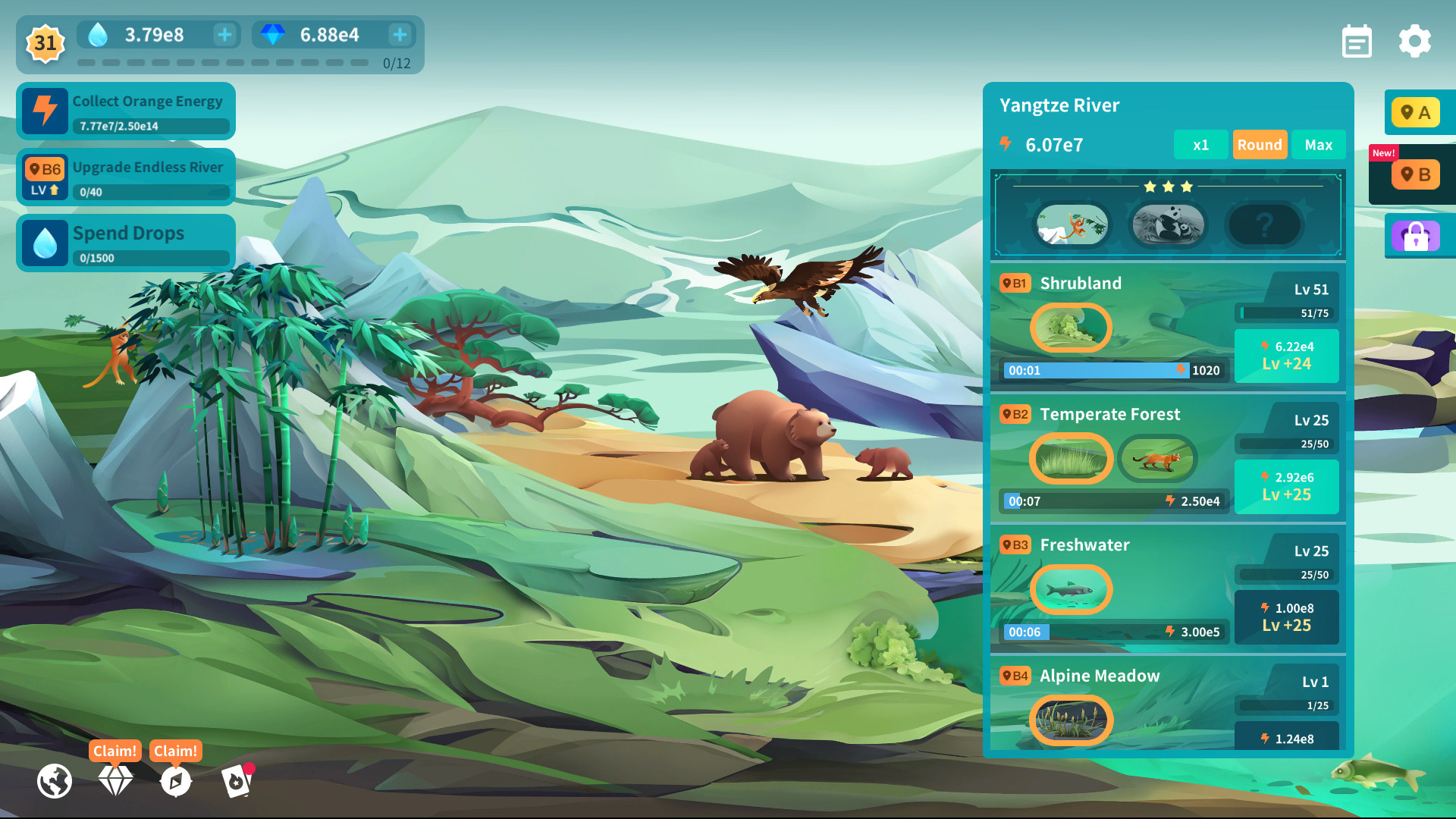This screenshot has height=819, width=1456.
Task: Switch buy amount to Max
Action: [1319, 144]
